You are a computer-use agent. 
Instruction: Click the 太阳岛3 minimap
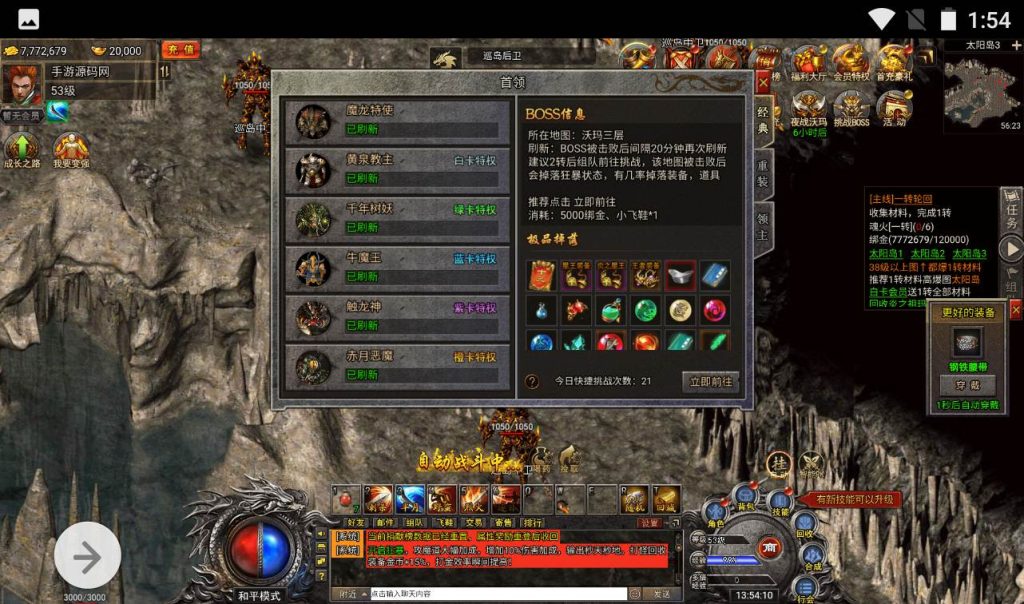(x=982, y=87)
